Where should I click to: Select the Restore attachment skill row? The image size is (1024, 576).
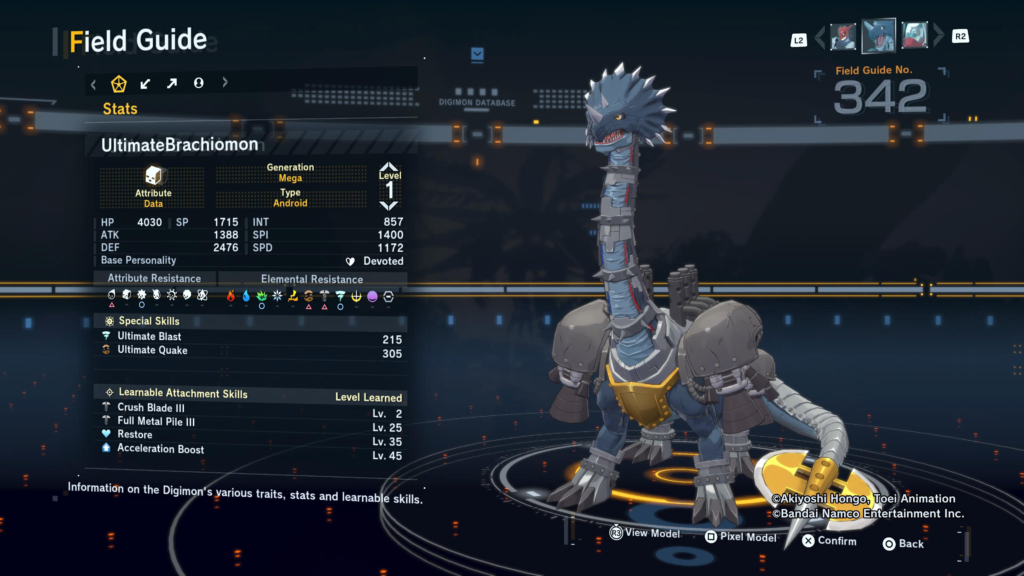(252, 435)
